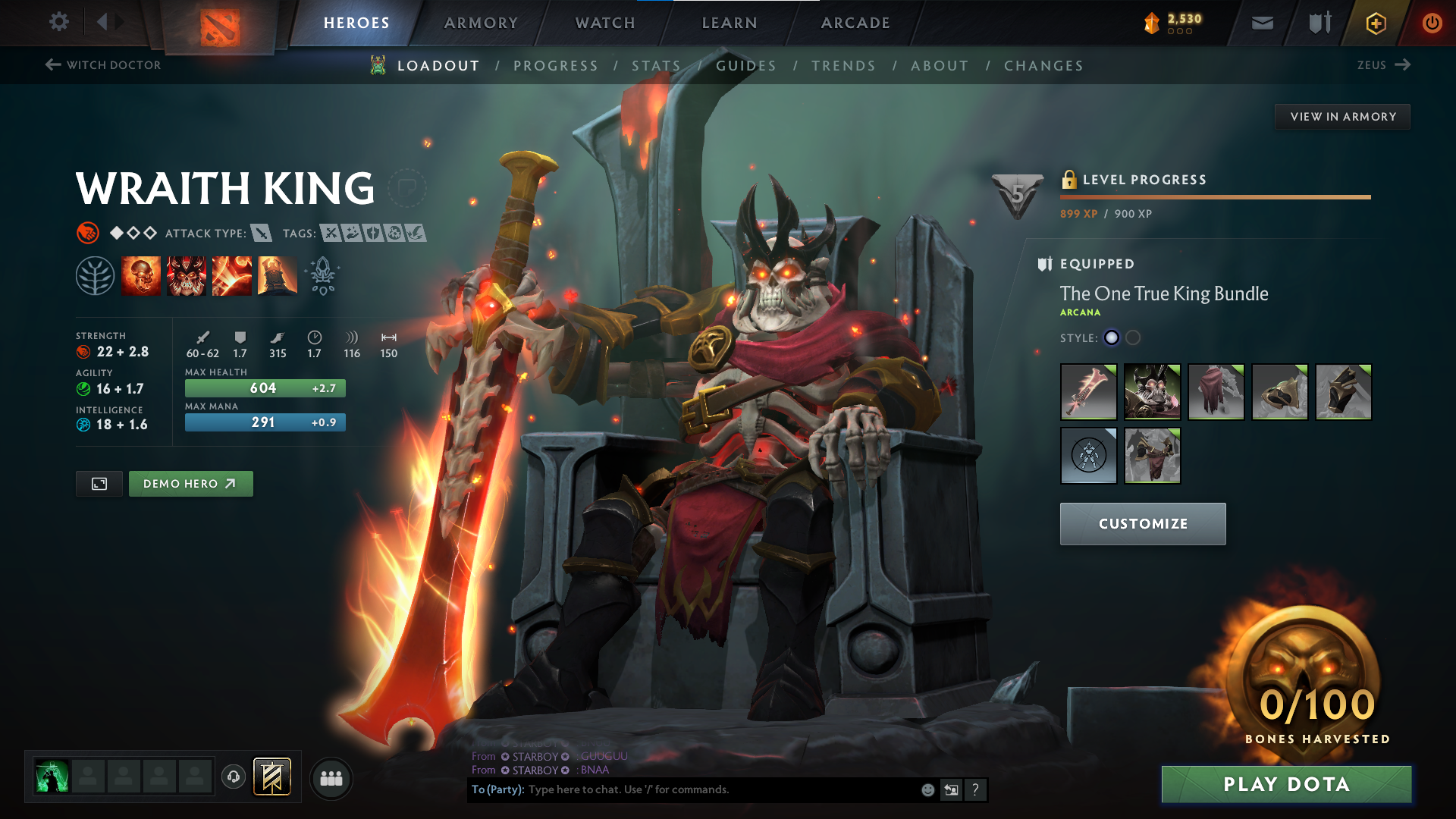Click VIEW IN ARMORY

tap(1342, 116)
